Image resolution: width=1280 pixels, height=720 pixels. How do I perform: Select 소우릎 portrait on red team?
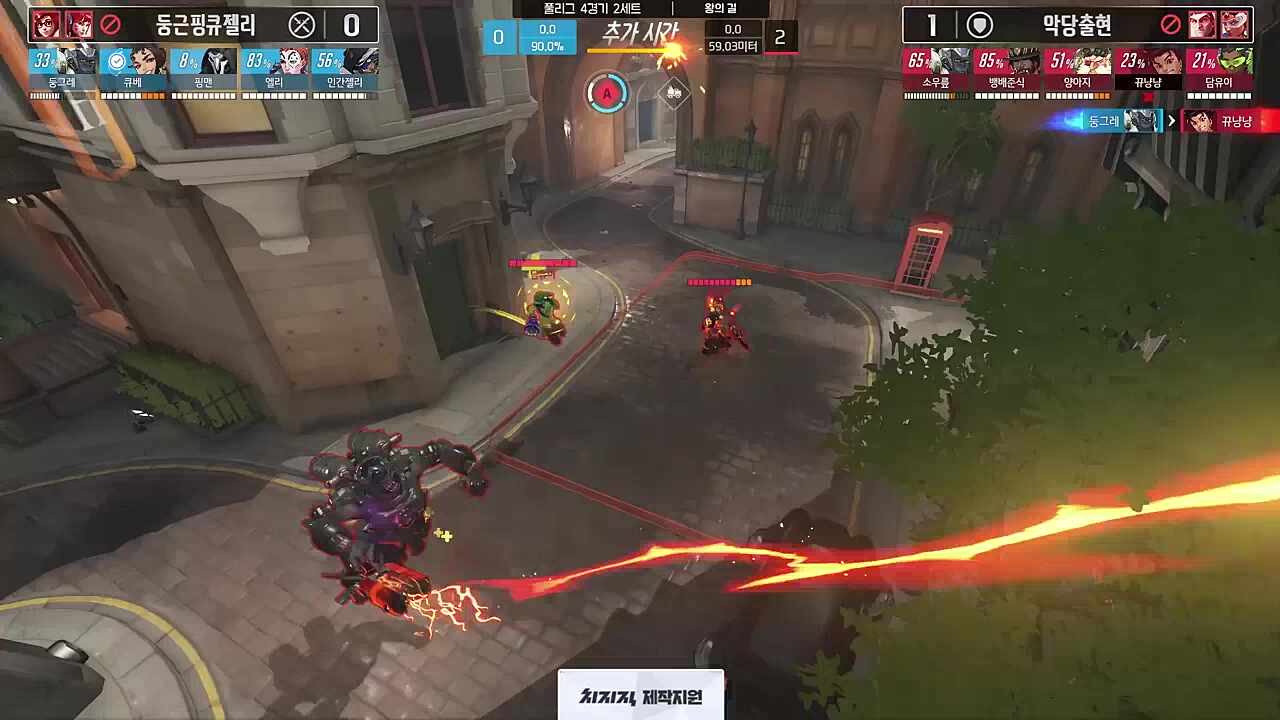pos(934,62)
